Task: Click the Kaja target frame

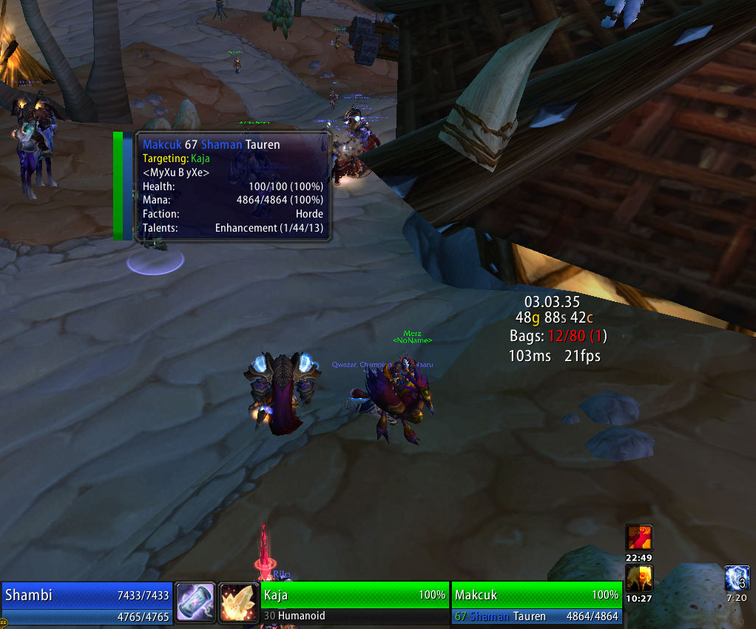Action: coord(354,603)
